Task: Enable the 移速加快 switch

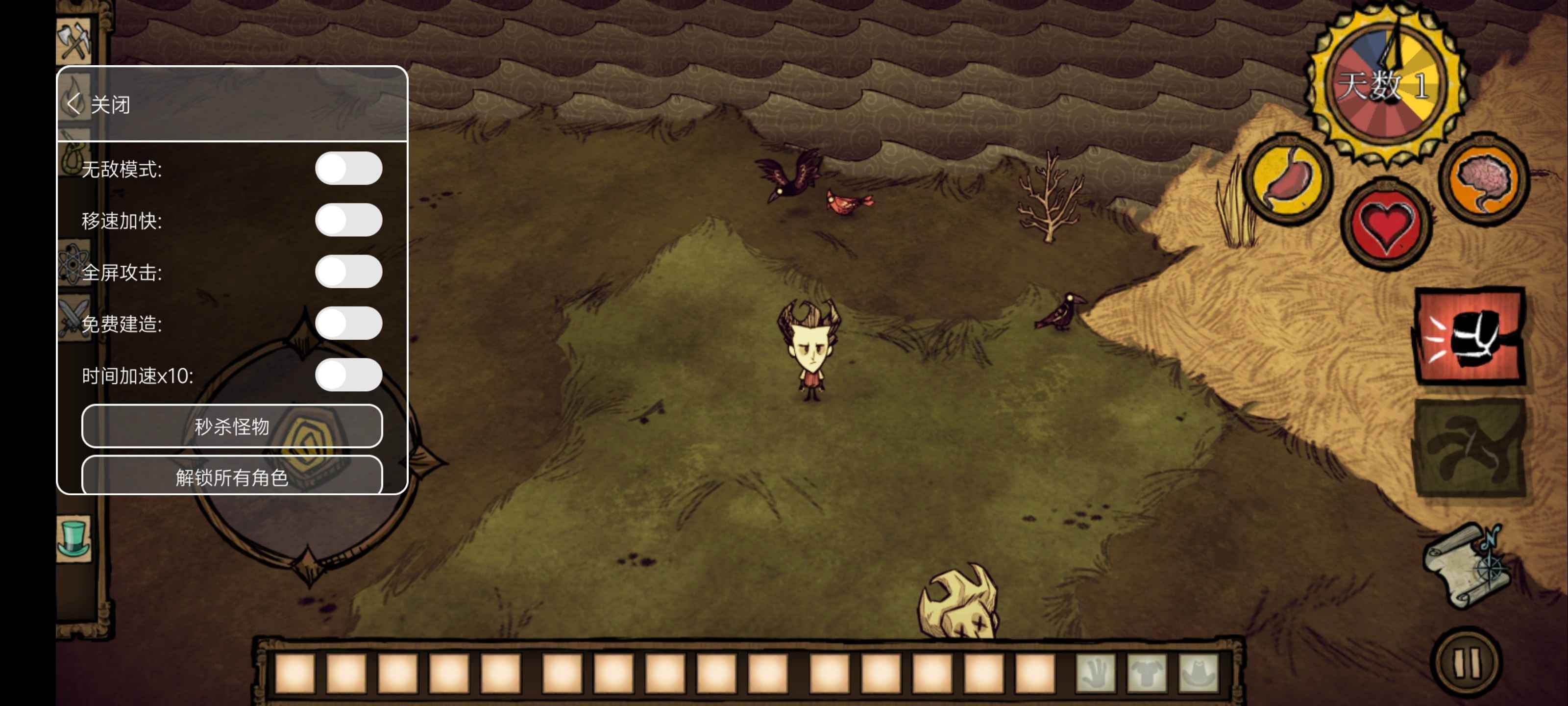Action: (x=348, y=220)
